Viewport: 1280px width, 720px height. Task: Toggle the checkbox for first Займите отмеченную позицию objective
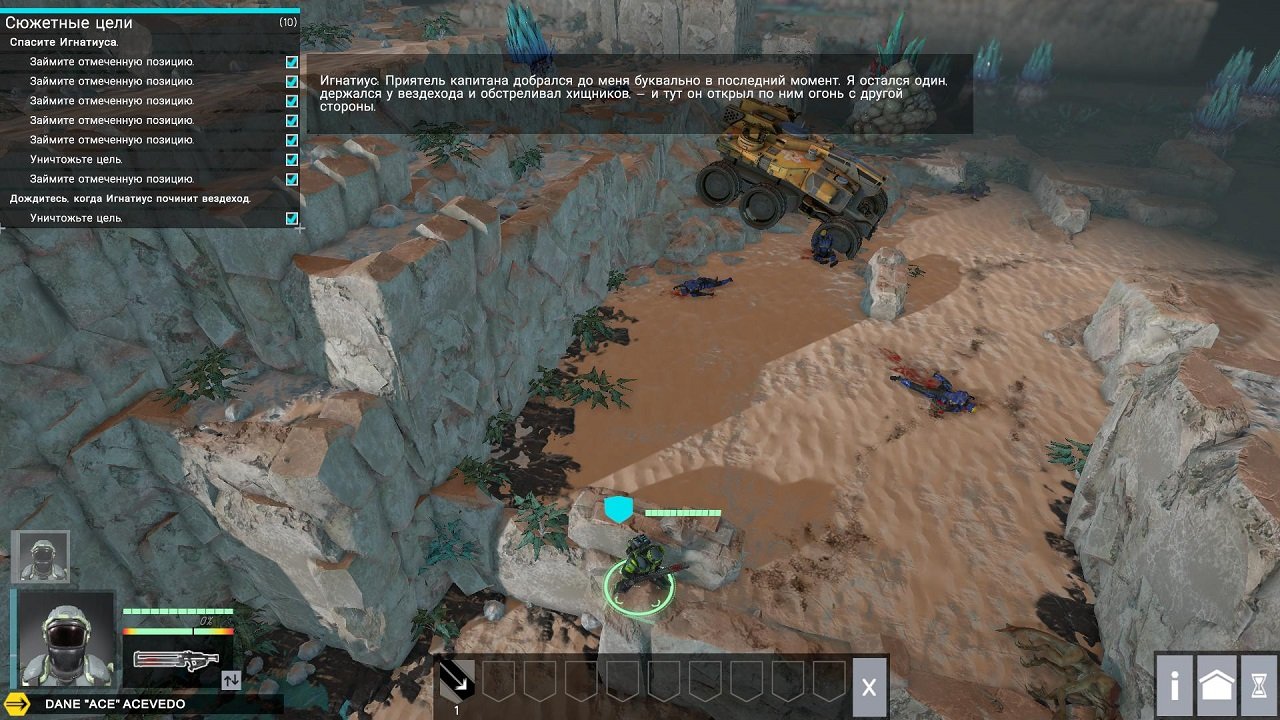tap(292, 60)
